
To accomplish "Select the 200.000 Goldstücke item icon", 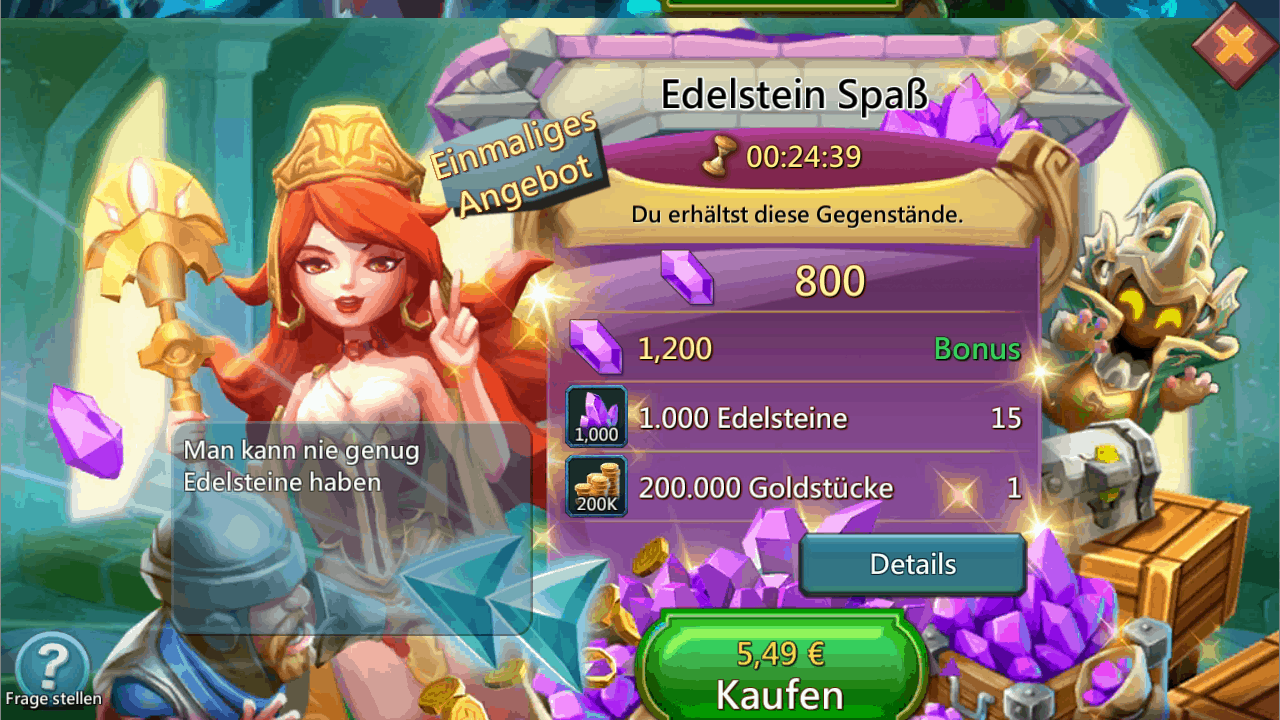I will [x=597, y=487].
